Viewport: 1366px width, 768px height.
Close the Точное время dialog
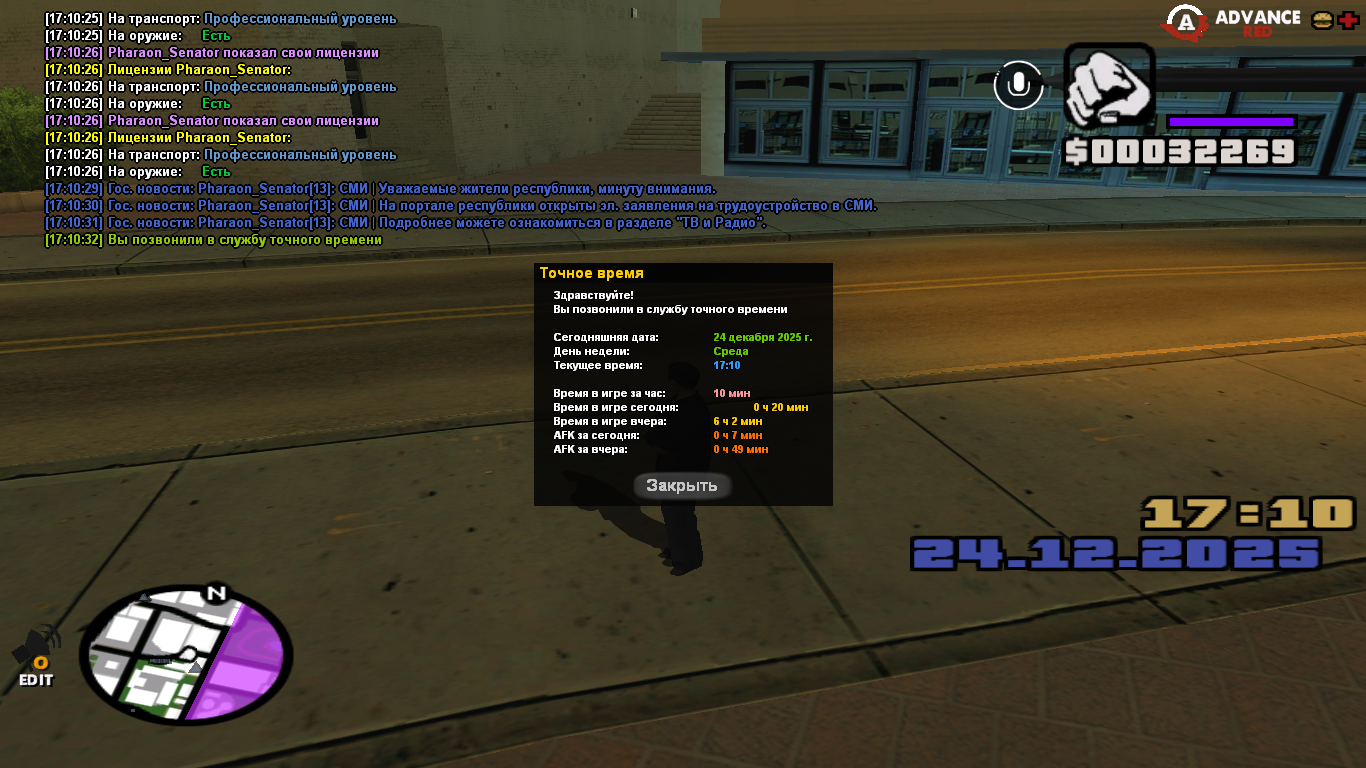coord(682,486)
